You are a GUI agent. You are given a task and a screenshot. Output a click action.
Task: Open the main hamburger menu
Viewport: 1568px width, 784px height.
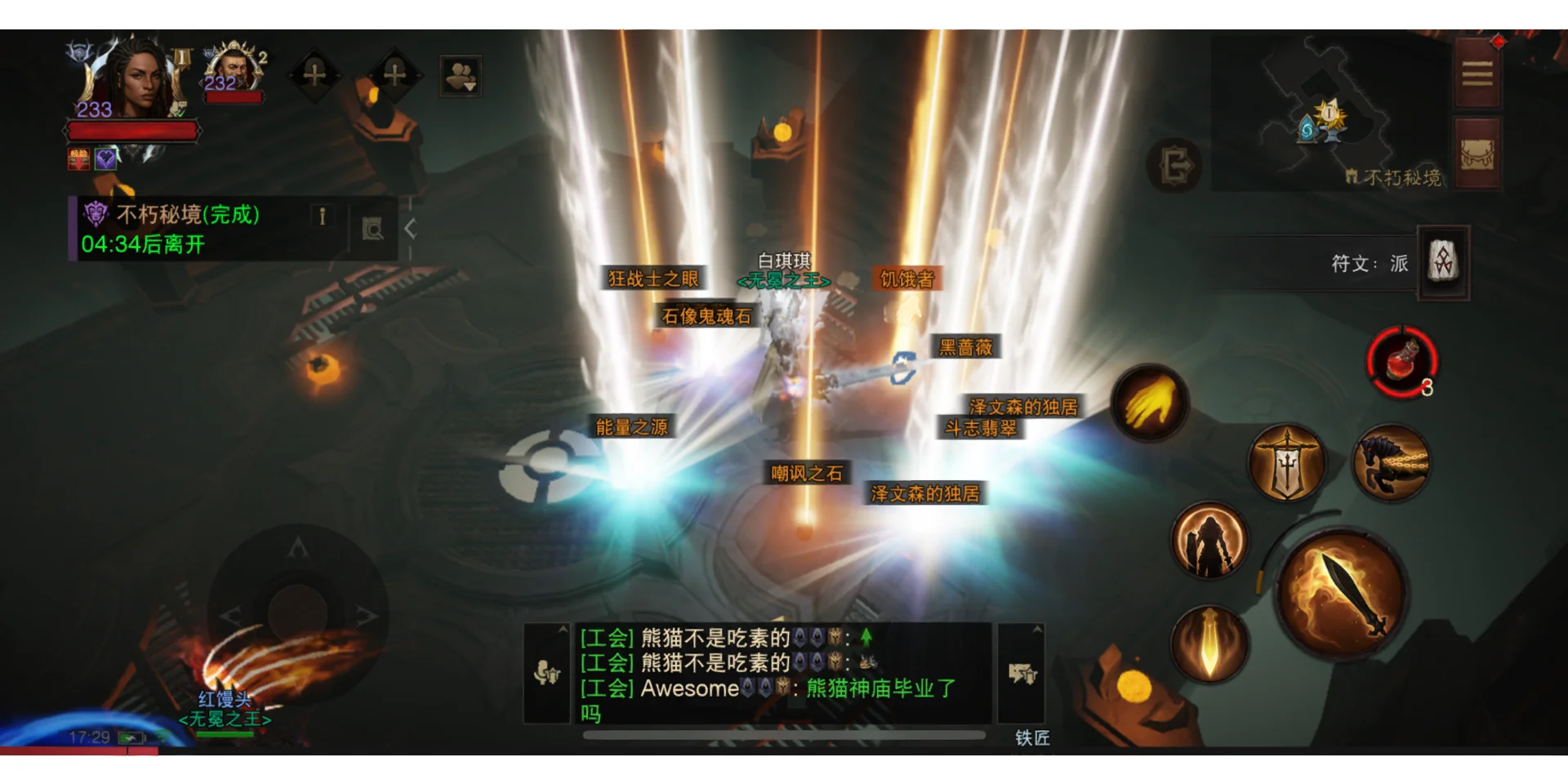pos(1477,75)
